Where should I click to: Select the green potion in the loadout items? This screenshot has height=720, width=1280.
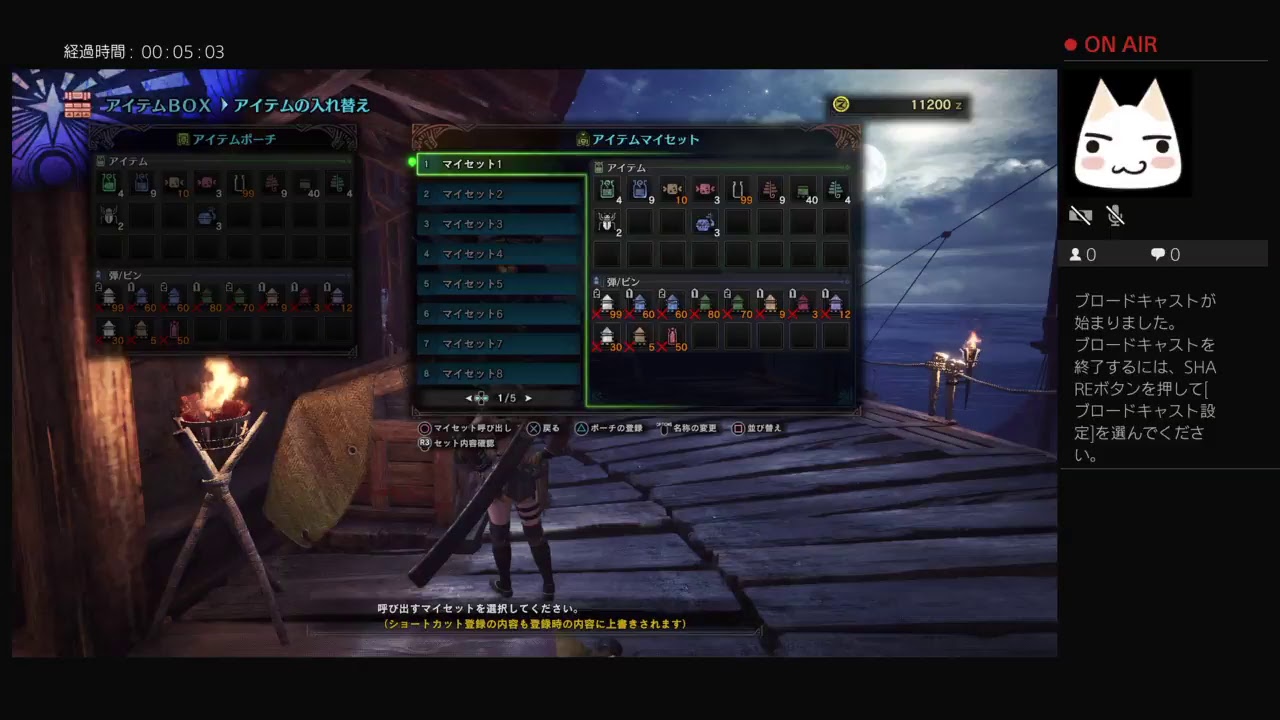607,190
